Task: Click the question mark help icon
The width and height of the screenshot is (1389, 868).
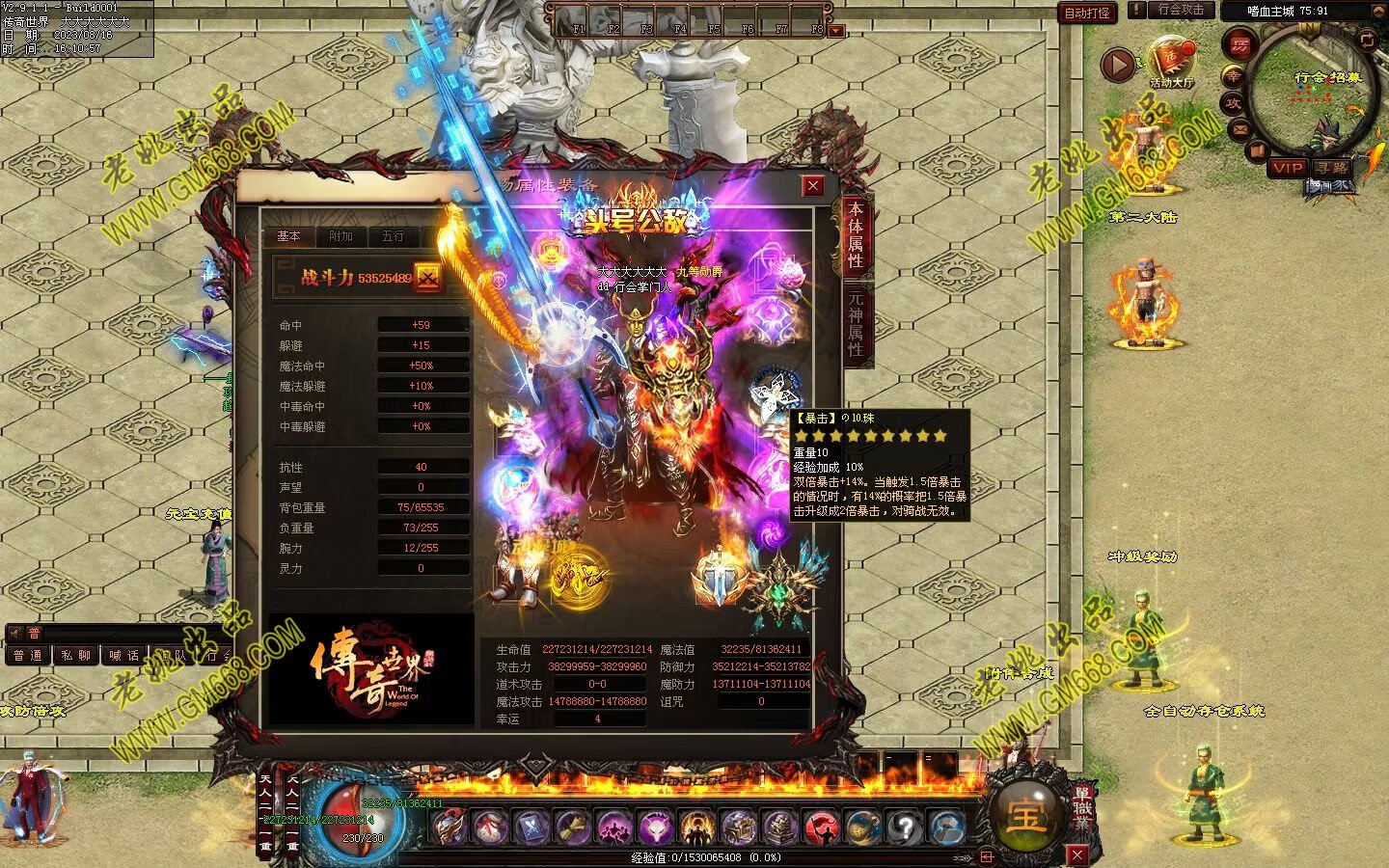Action: click(x=905, y=827)
